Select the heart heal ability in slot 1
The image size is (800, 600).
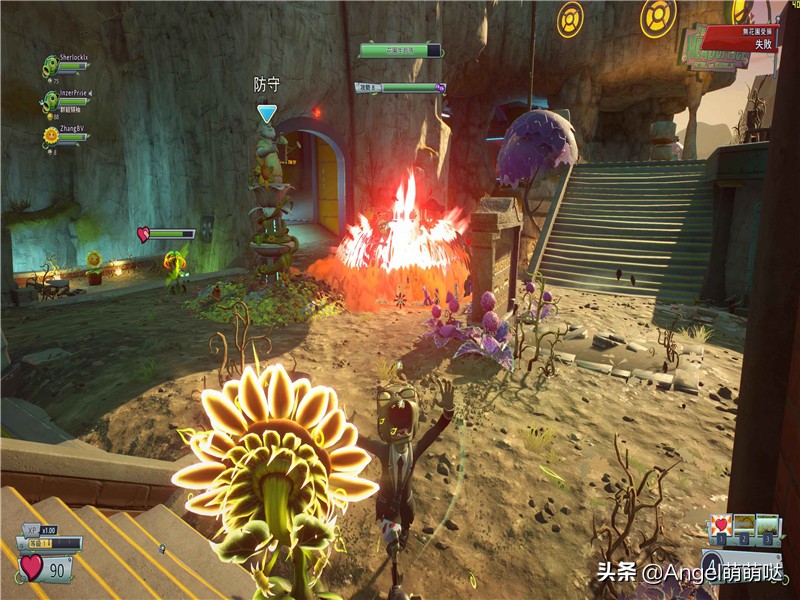pyautogui.click(x=720, y=525)
